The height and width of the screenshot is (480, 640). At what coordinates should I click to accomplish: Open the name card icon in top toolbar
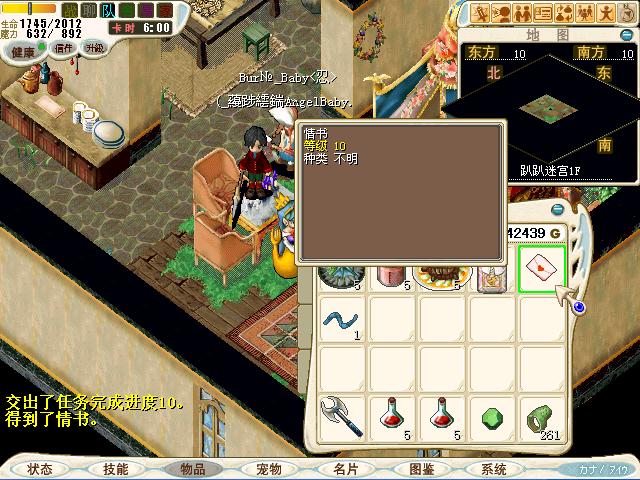tap(544, 13)
